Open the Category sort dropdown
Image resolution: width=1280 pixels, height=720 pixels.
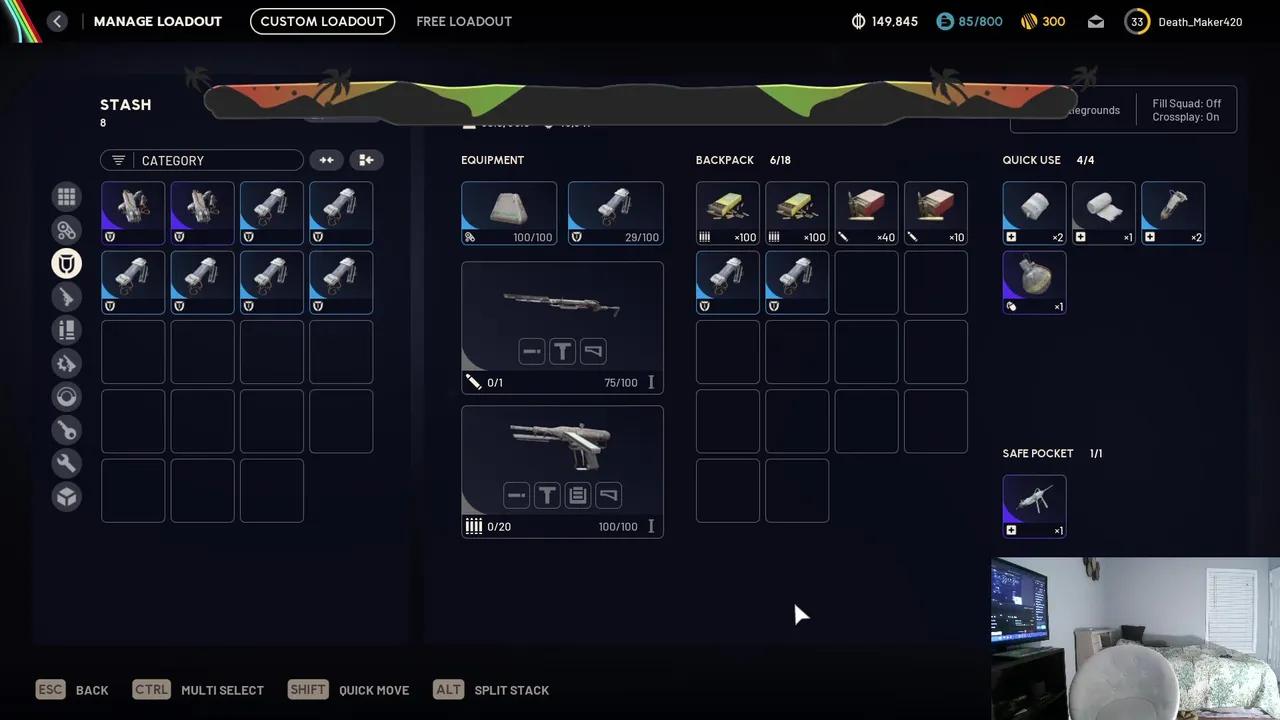(x=201, y=160)
